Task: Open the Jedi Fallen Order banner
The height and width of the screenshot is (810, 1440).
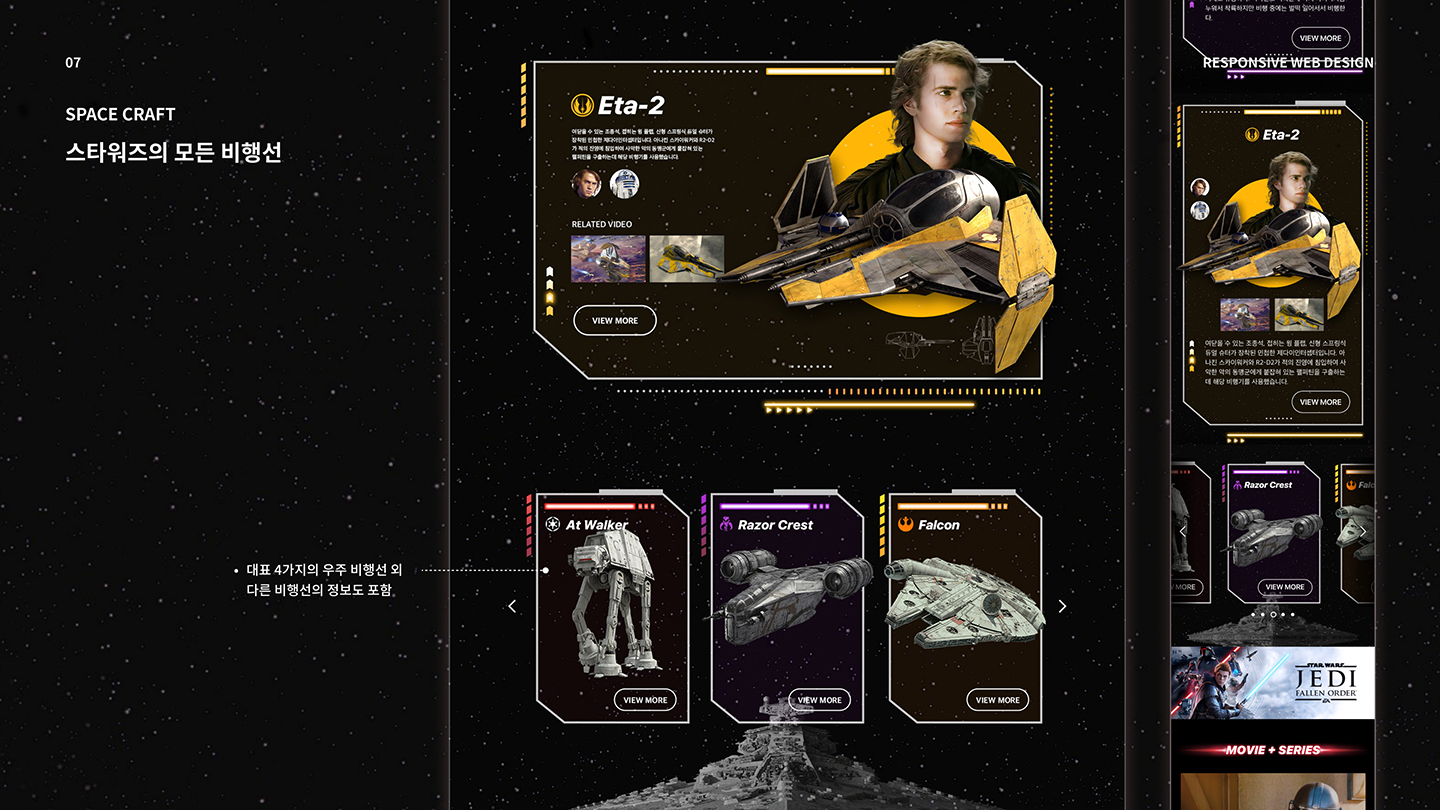Action: [1272, 682]
